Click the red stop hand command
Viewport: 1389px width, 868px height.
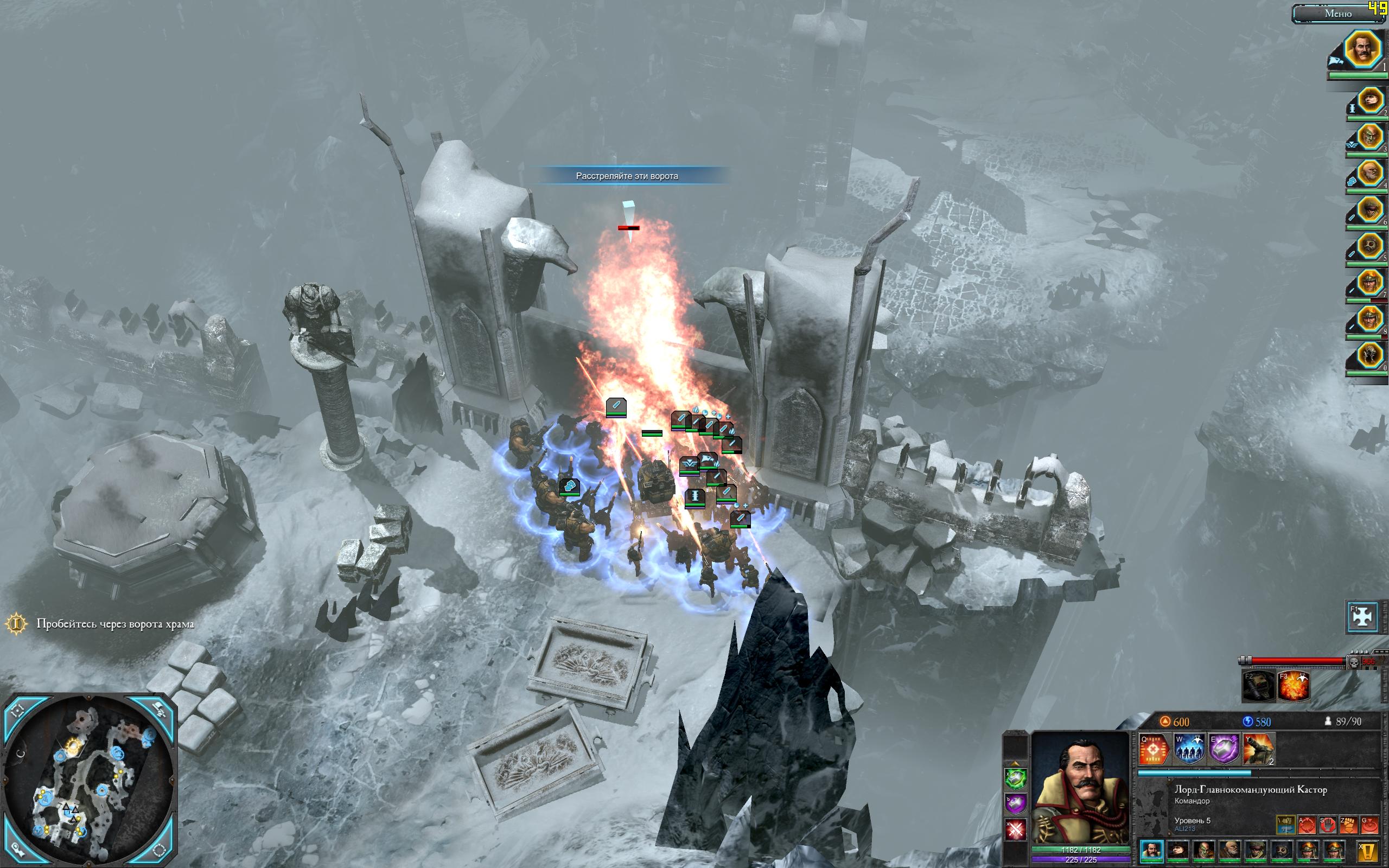(1328, 826)
